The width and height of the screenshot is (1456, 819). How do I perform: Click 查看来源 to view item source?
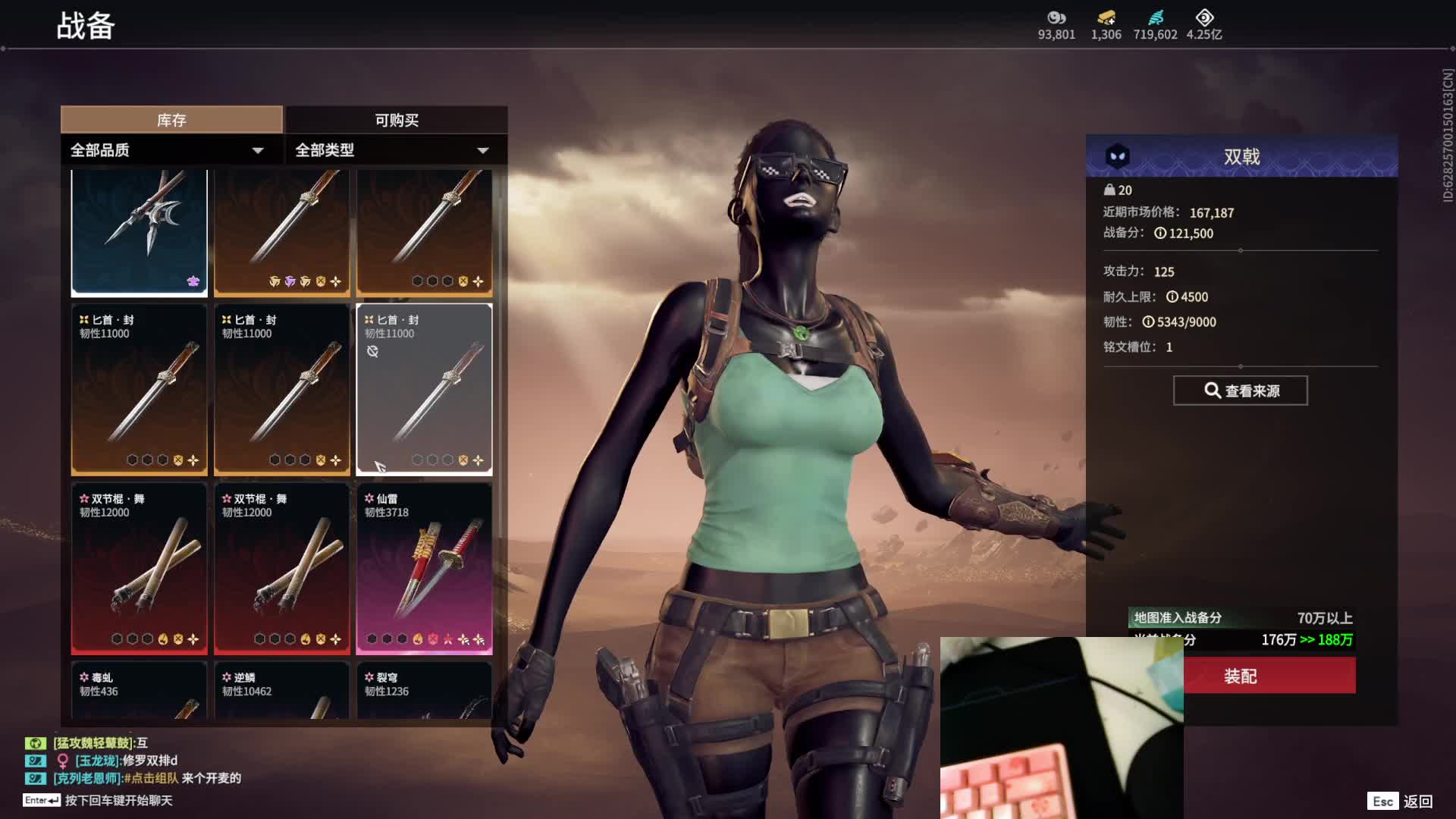pos(1240,391)
